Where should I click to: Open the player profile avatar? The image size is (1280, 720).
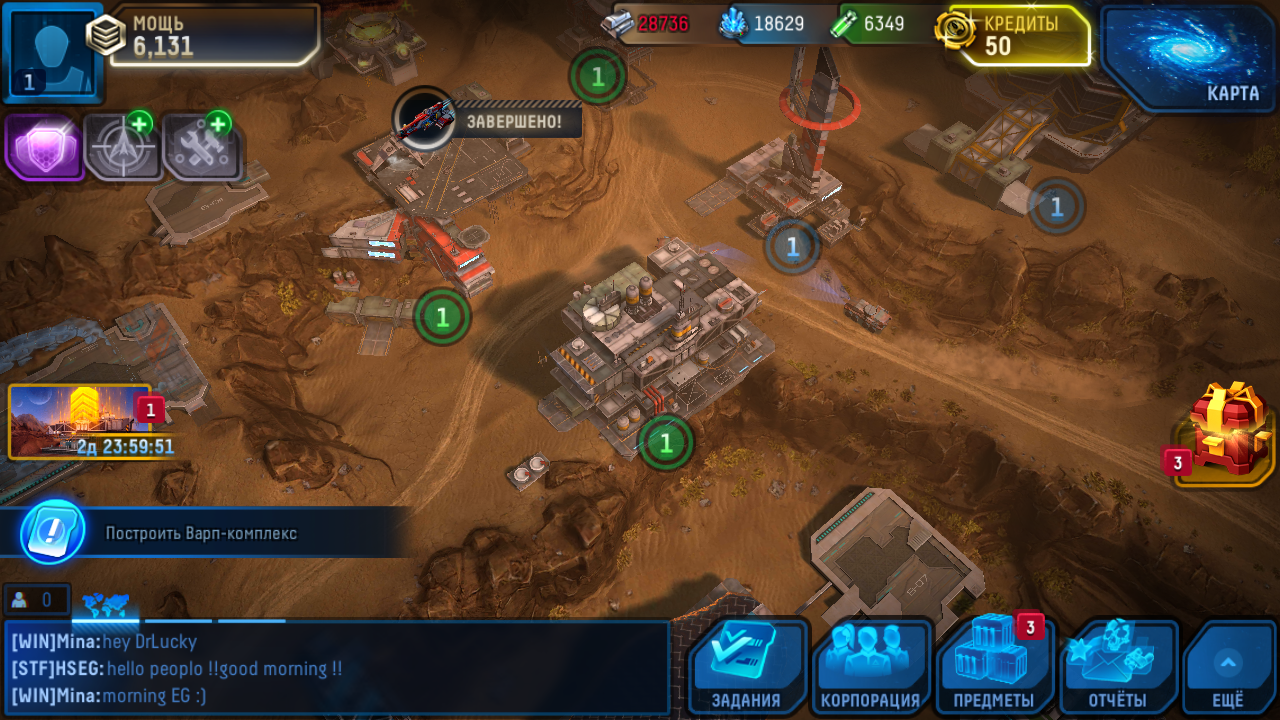click(x=52, y=50)
